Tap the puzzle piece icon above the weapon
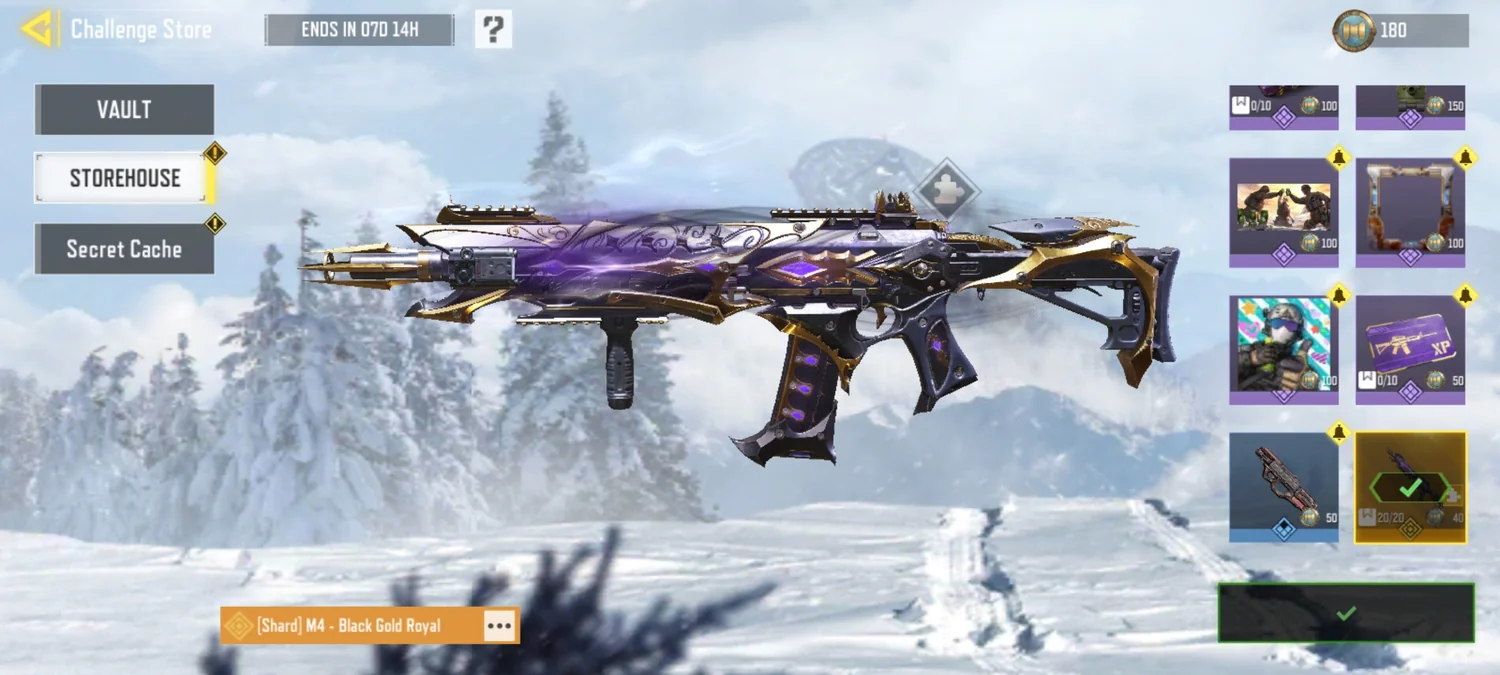The width and height of the screenshot is (1500, 675). click(x=944, y=187)
